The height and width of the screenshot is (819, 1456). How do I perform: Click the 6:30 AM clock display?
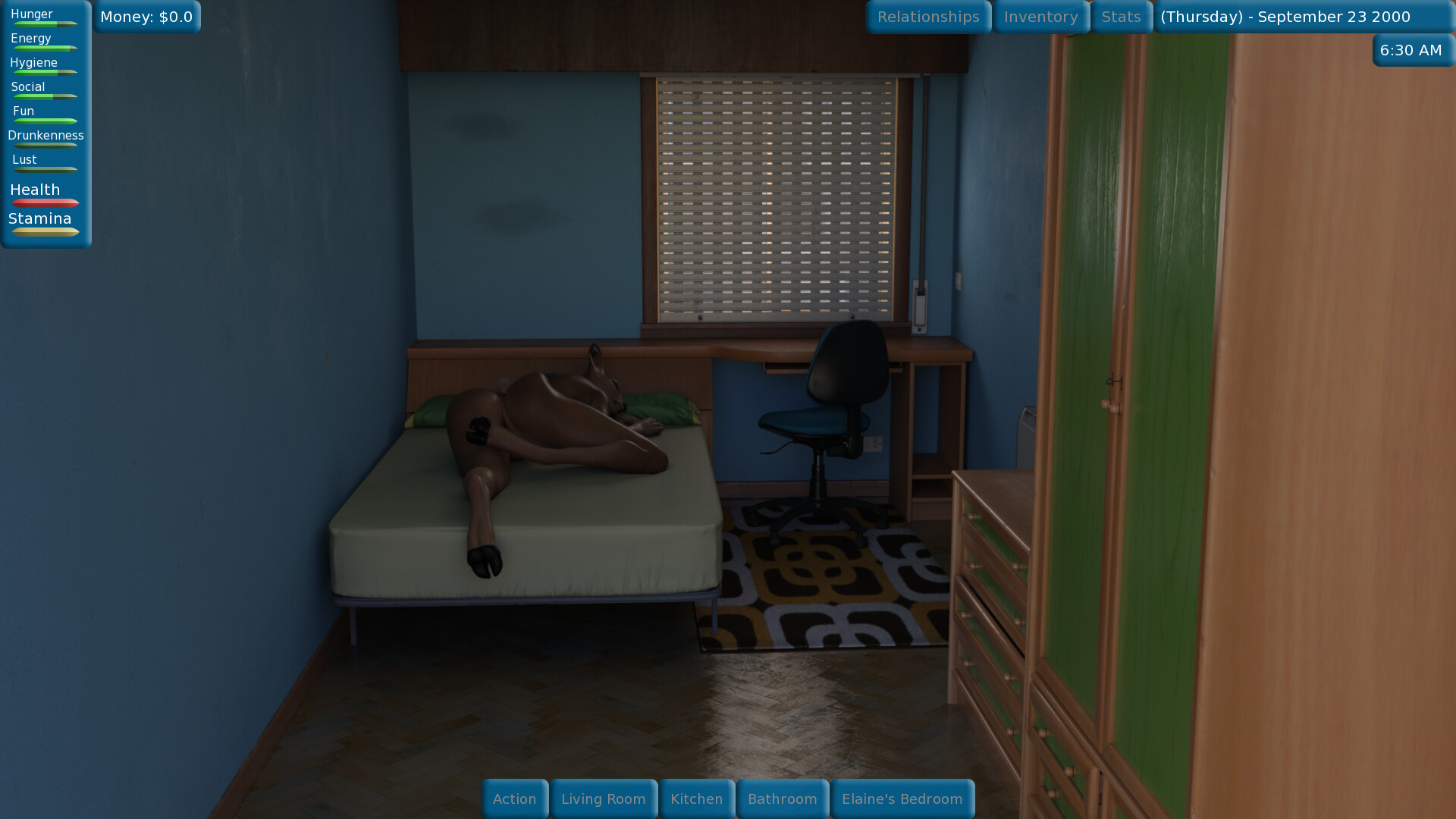(x=1412, y=50)
